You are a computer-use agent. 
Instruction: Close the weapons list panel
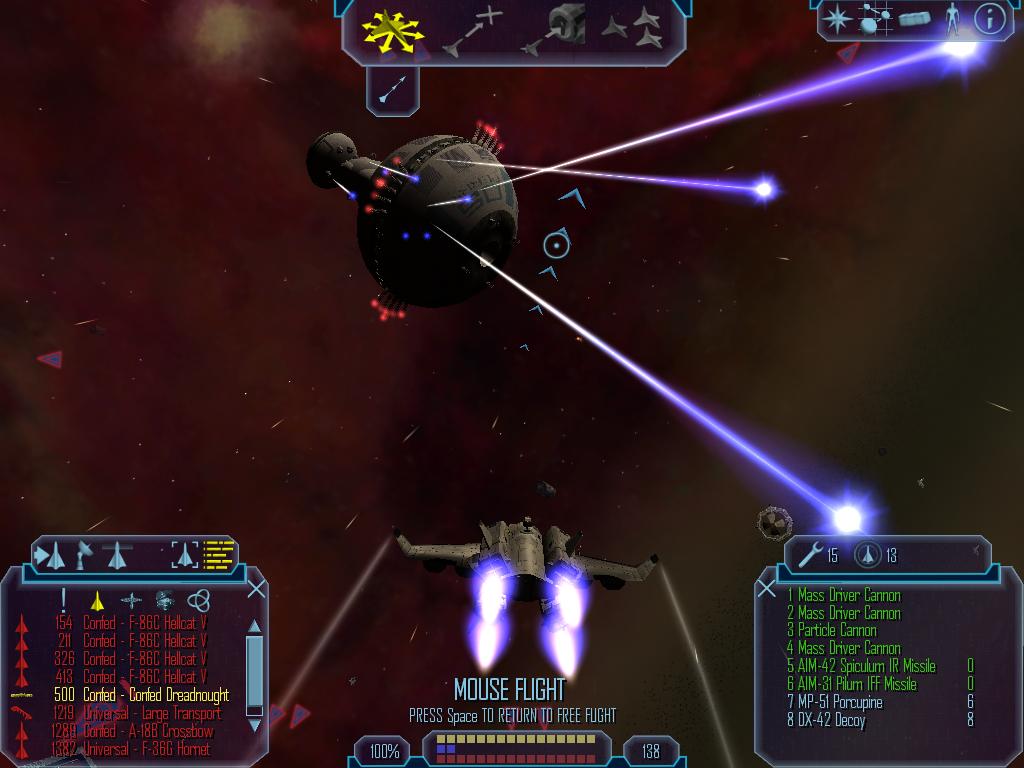coord(767,589)
